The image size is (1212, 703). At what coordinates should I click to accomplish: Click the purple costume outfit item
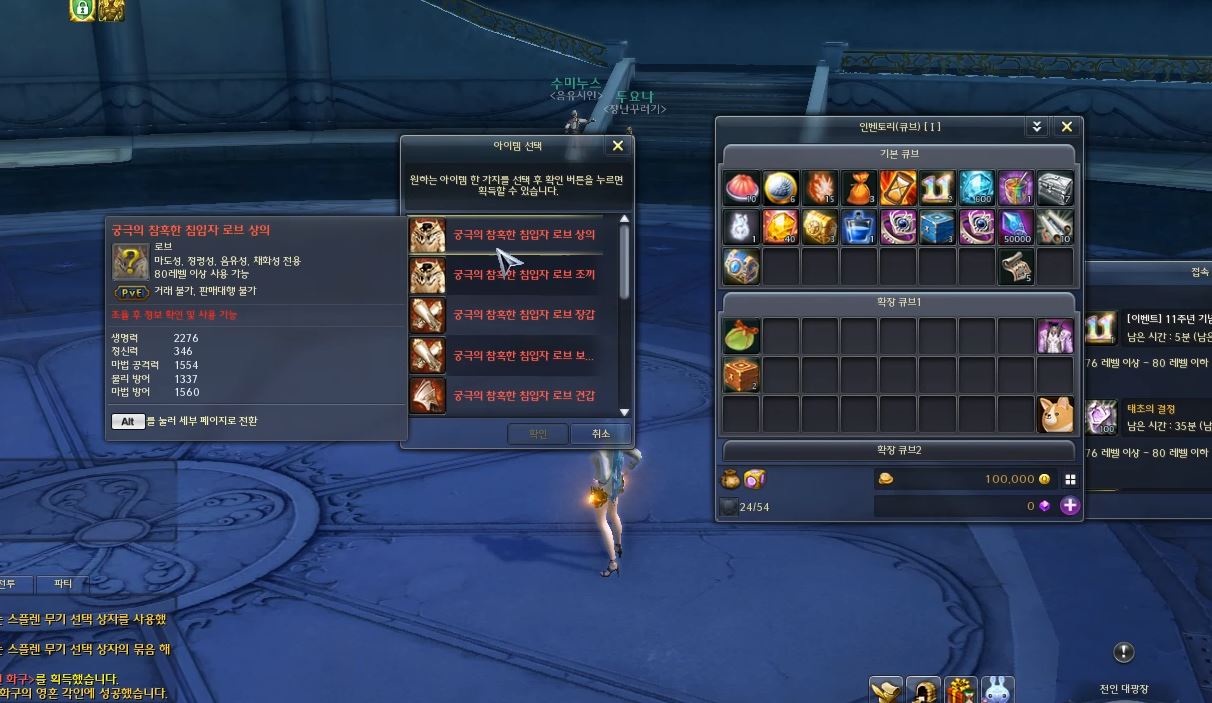1055,336
